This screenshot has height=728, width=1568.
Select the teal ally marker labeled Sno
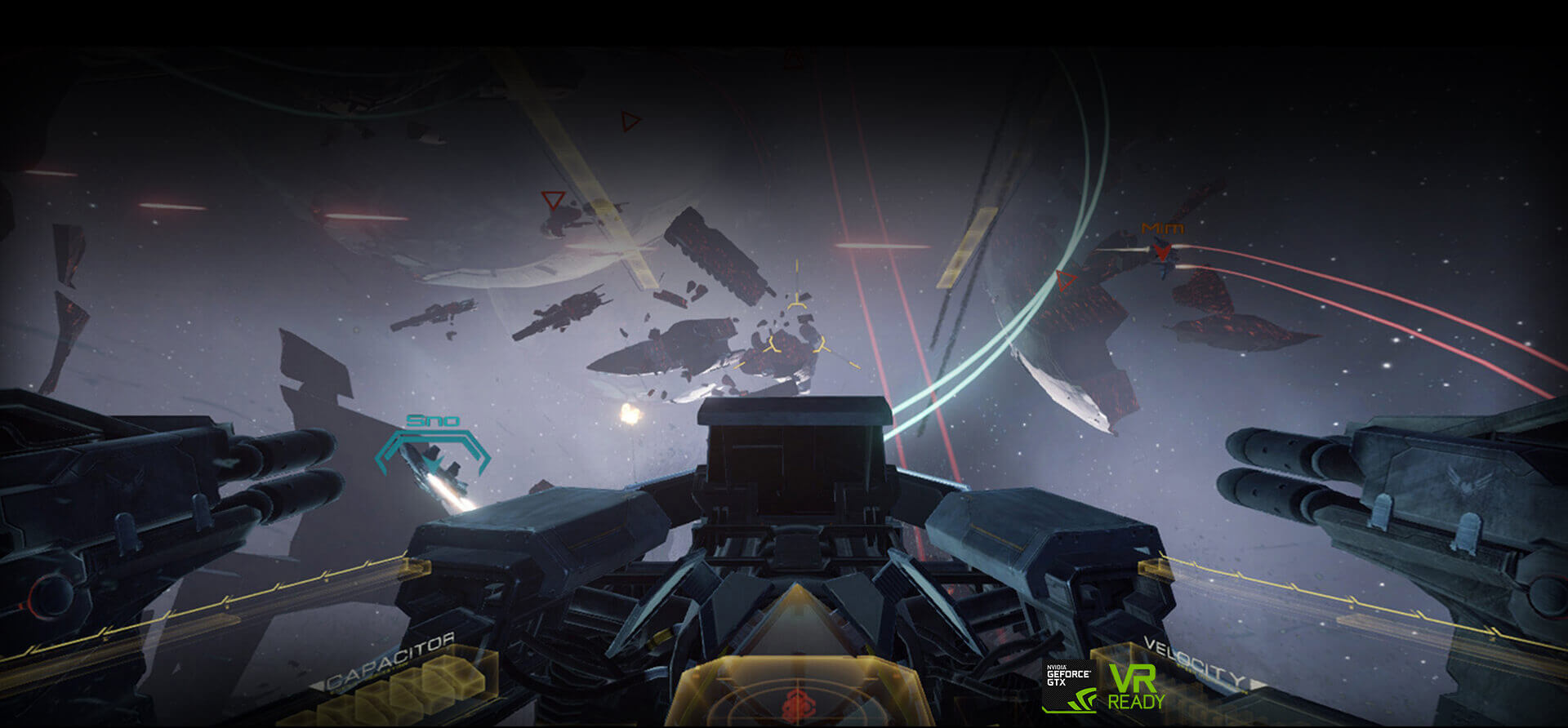[433, 445]
